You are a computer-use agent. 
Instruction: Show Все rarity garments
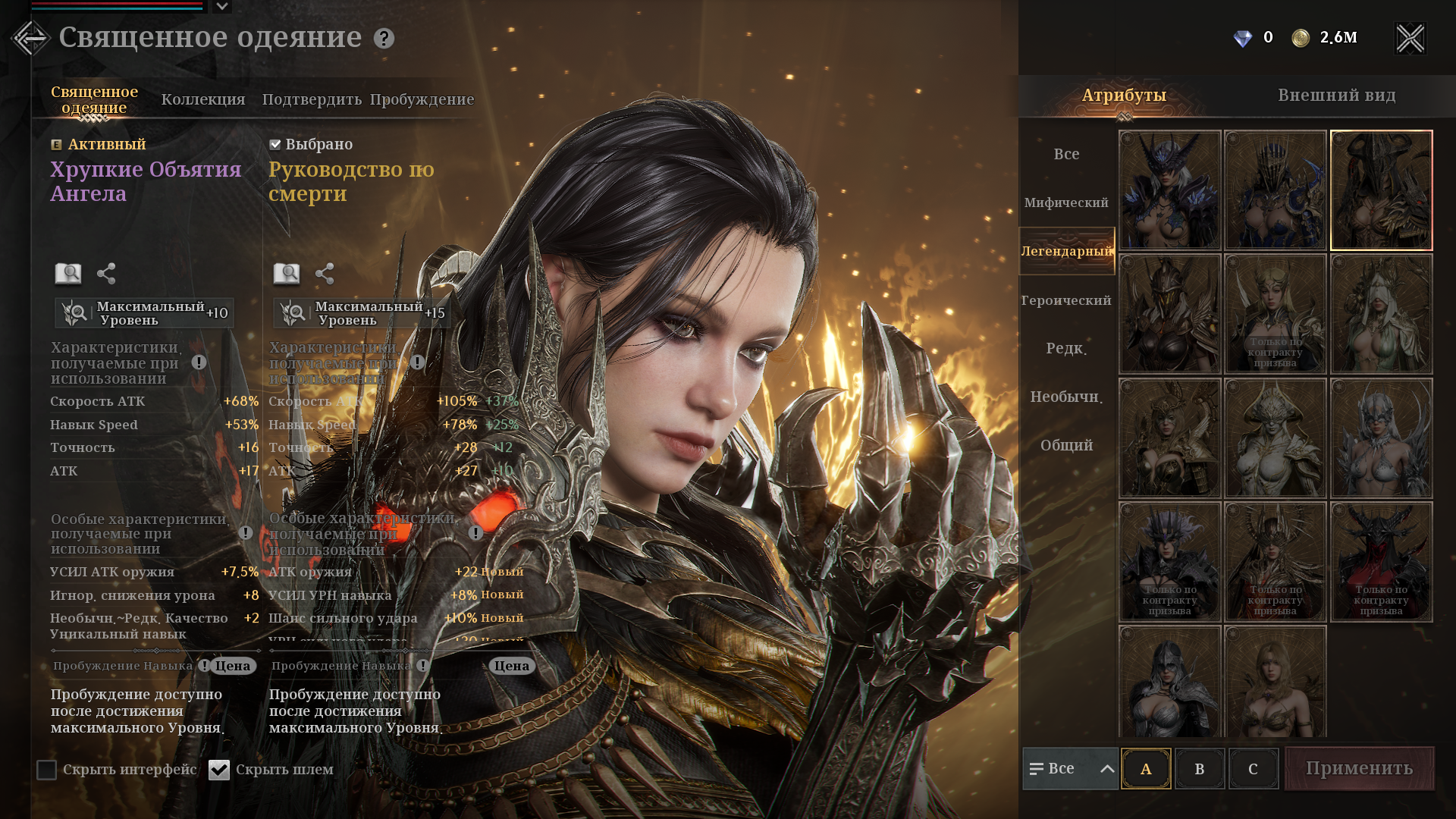click(1066, 154)
